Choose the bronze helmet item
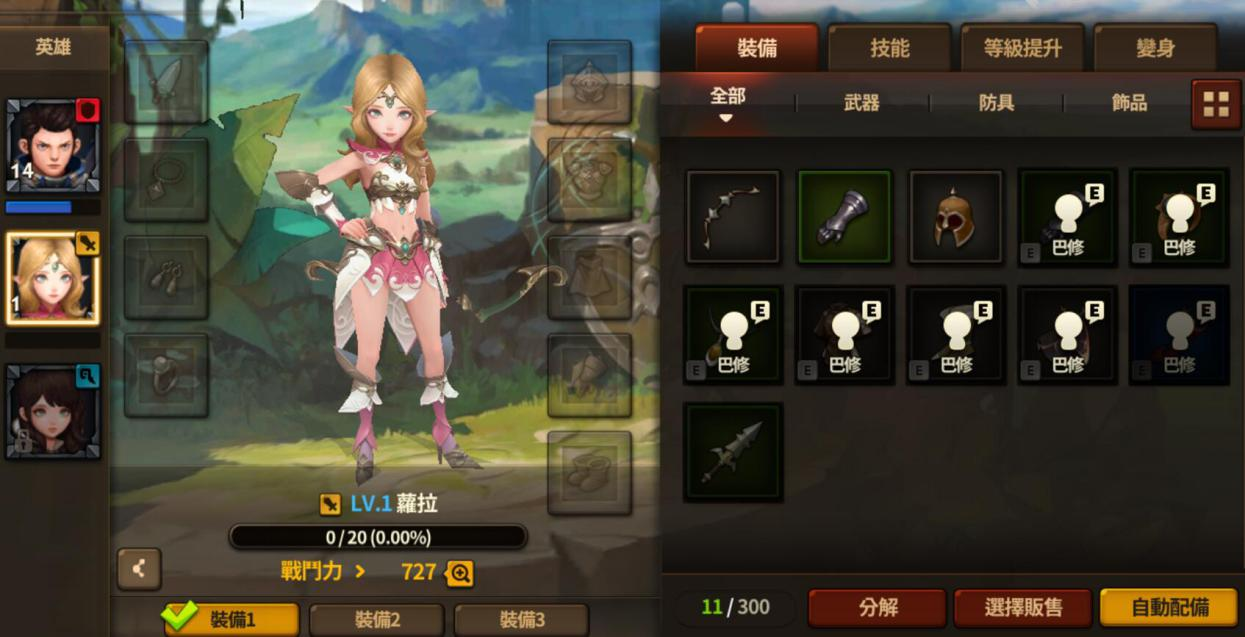1245x637 pixels. pos(955,217)
